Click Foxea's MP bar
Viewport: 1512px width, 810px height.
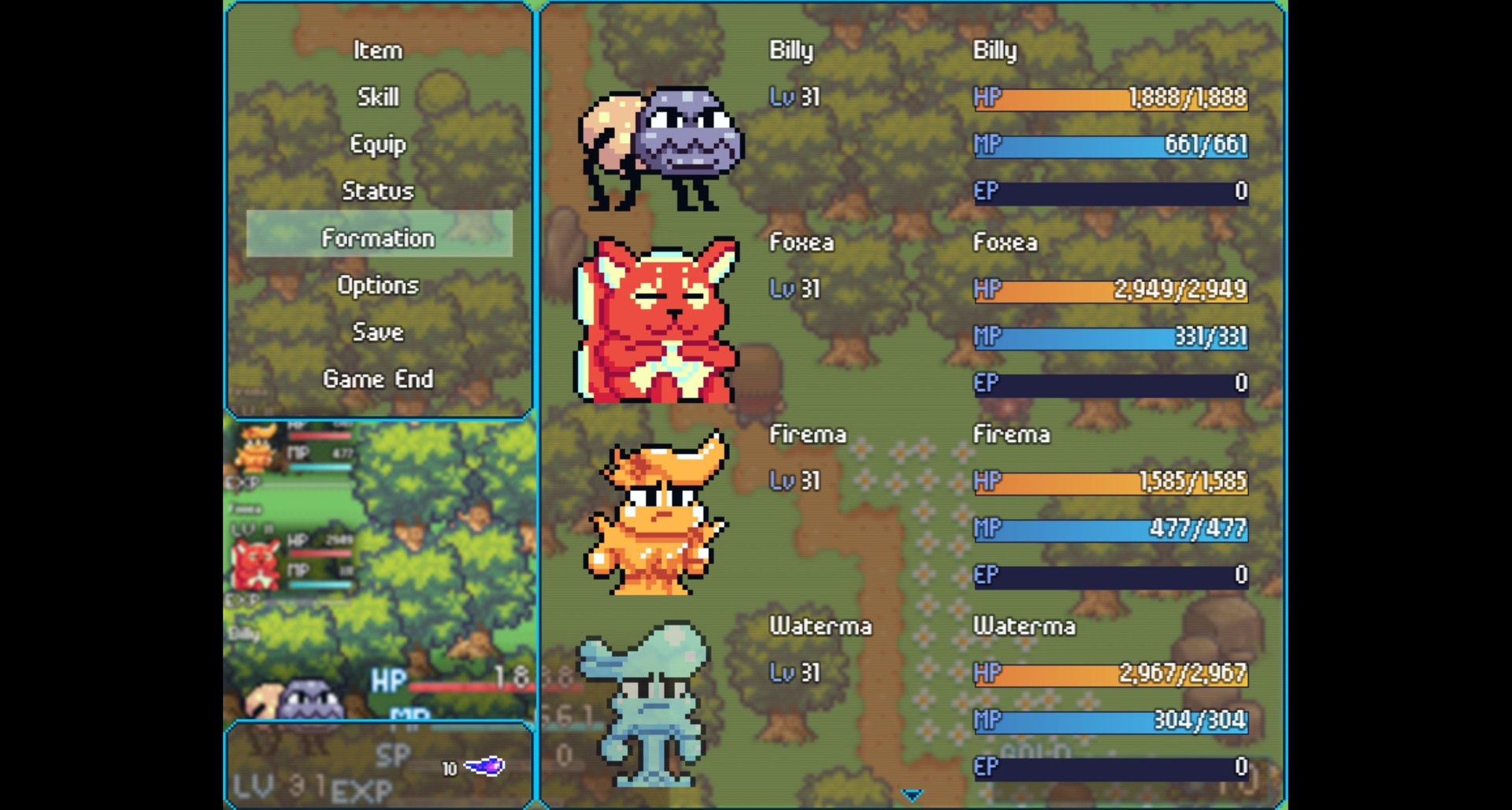click(x=1110, y=337)
